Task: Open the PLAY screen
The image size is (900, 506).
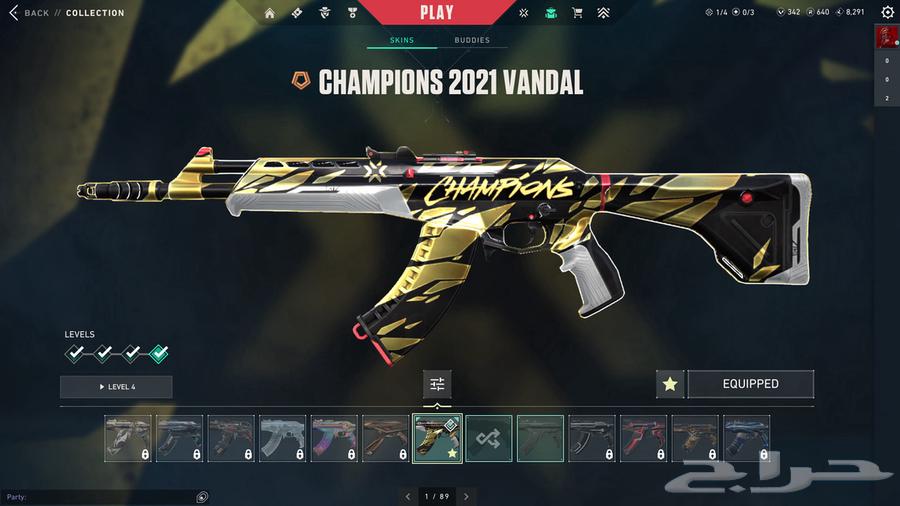Action: point(436,13)
